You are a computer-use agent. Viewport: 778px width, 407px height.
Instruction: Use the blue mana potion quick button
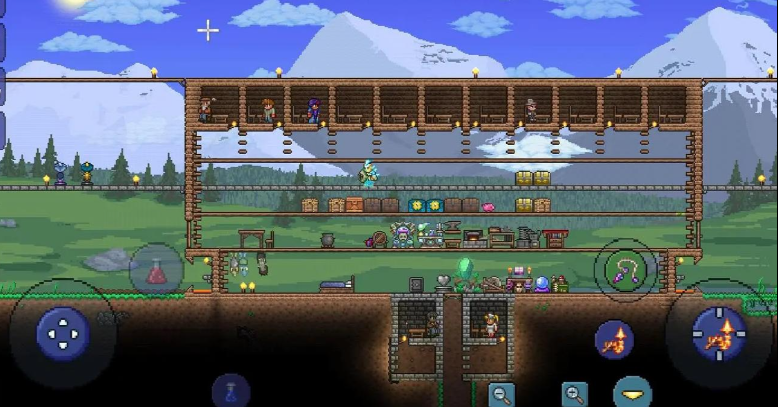pos(231,391)
